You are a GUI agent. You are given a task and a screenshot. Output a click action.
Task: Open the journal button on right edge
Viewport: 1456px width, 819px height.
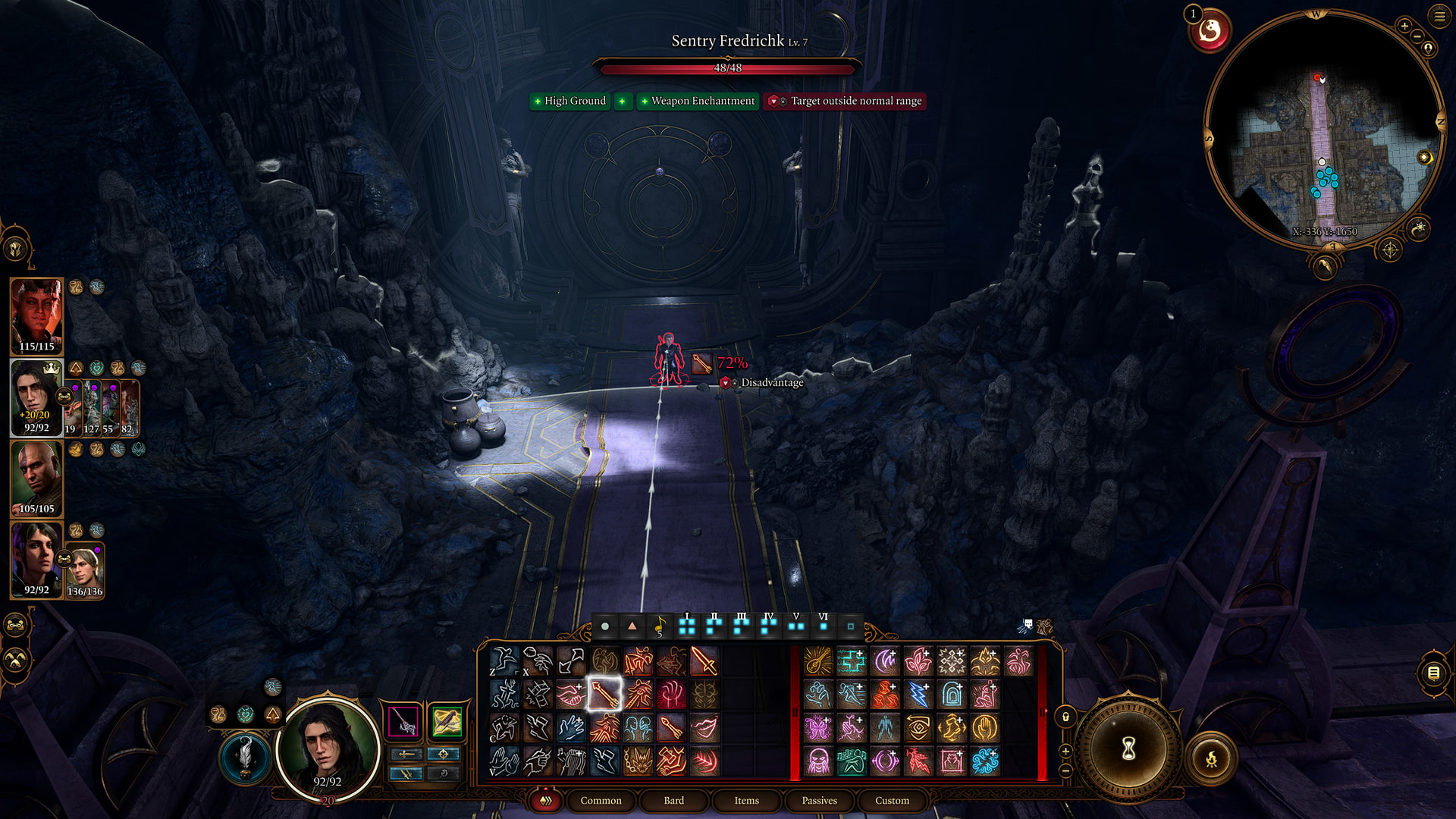[x=1433, y=673]
